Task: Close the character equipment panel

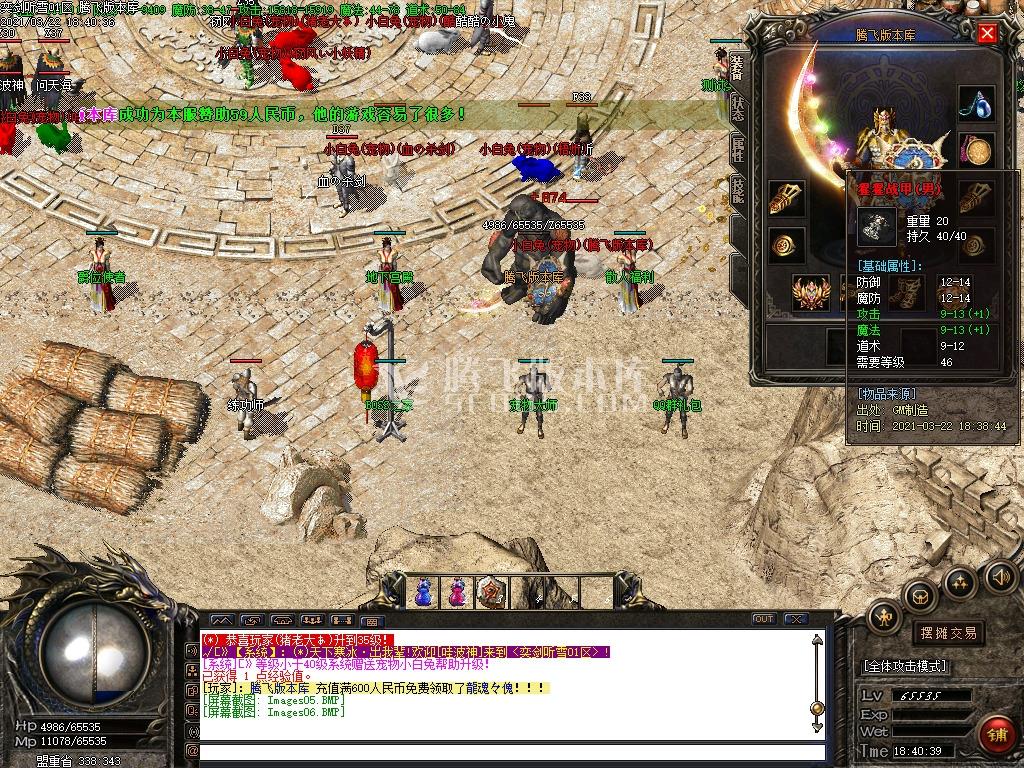Action: pos(987,33)
